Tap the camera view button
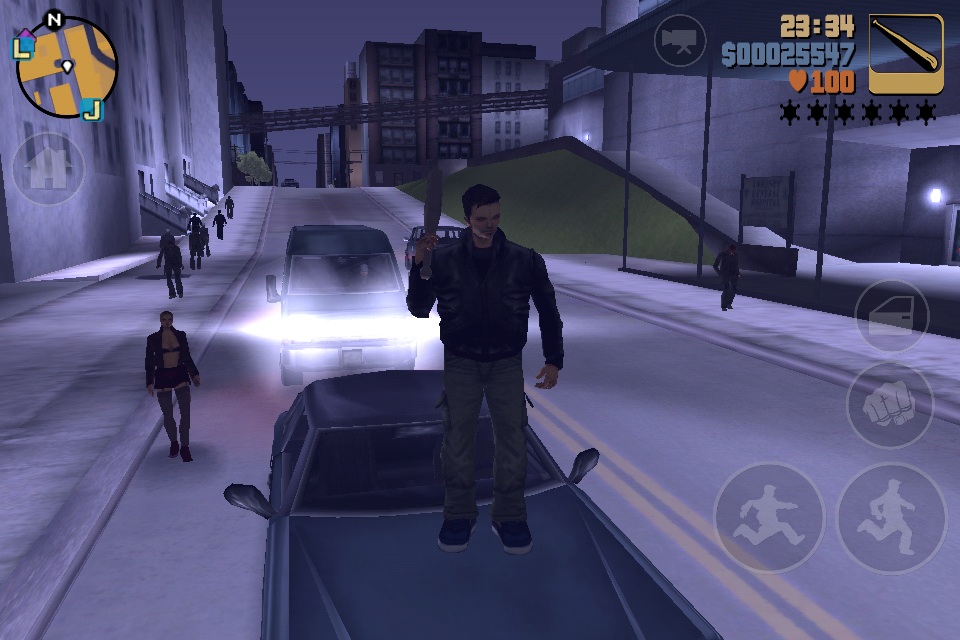This screenshot has height=640, width=960. coord(680,41)
